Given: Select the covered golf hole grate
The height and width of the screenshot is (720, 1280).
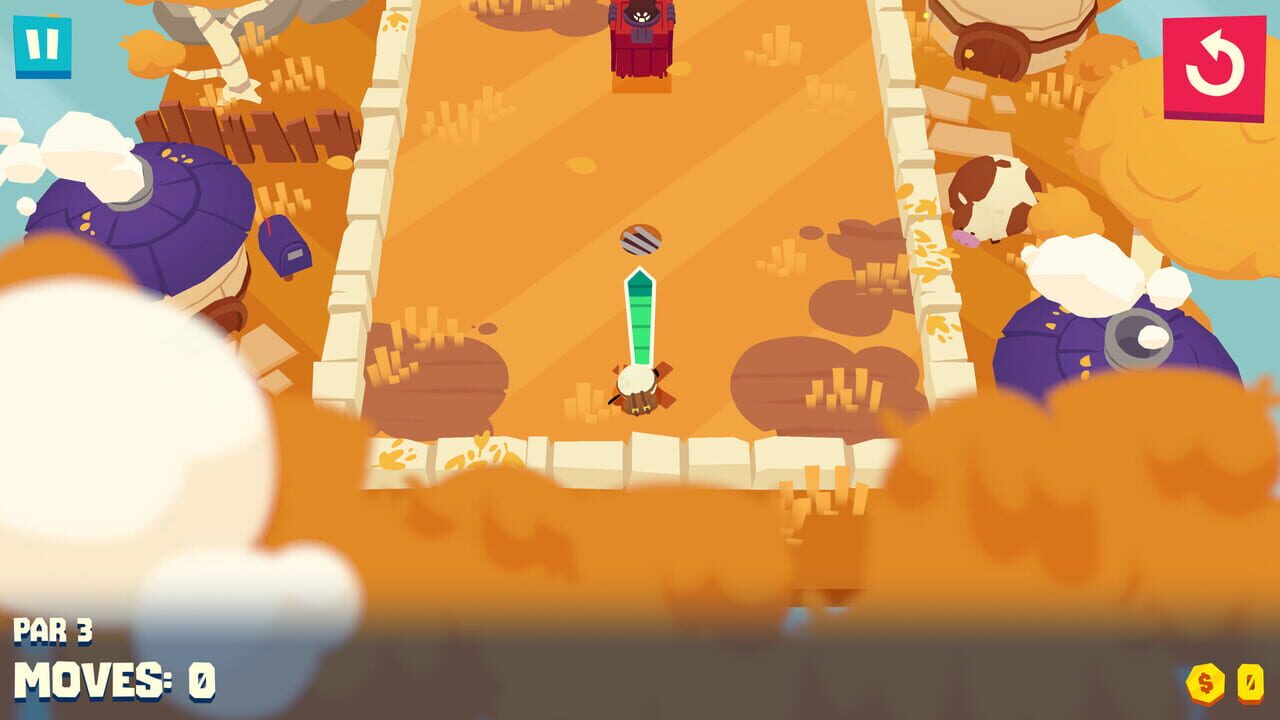Looking at the screenshot, I should (x=640, y=237).
